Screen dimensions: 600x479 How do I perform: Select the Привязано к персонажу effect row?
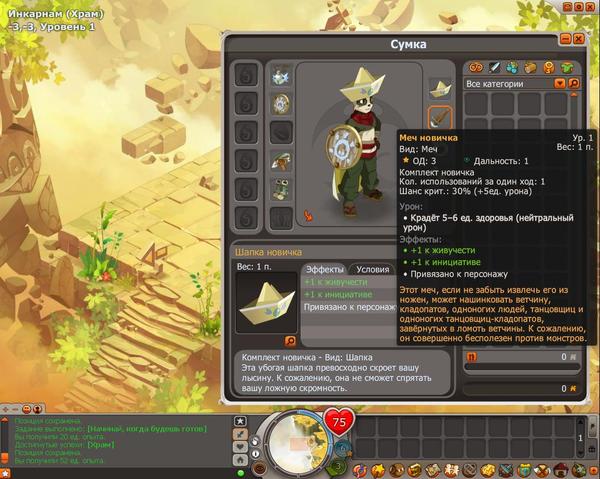tap(345, 308)
